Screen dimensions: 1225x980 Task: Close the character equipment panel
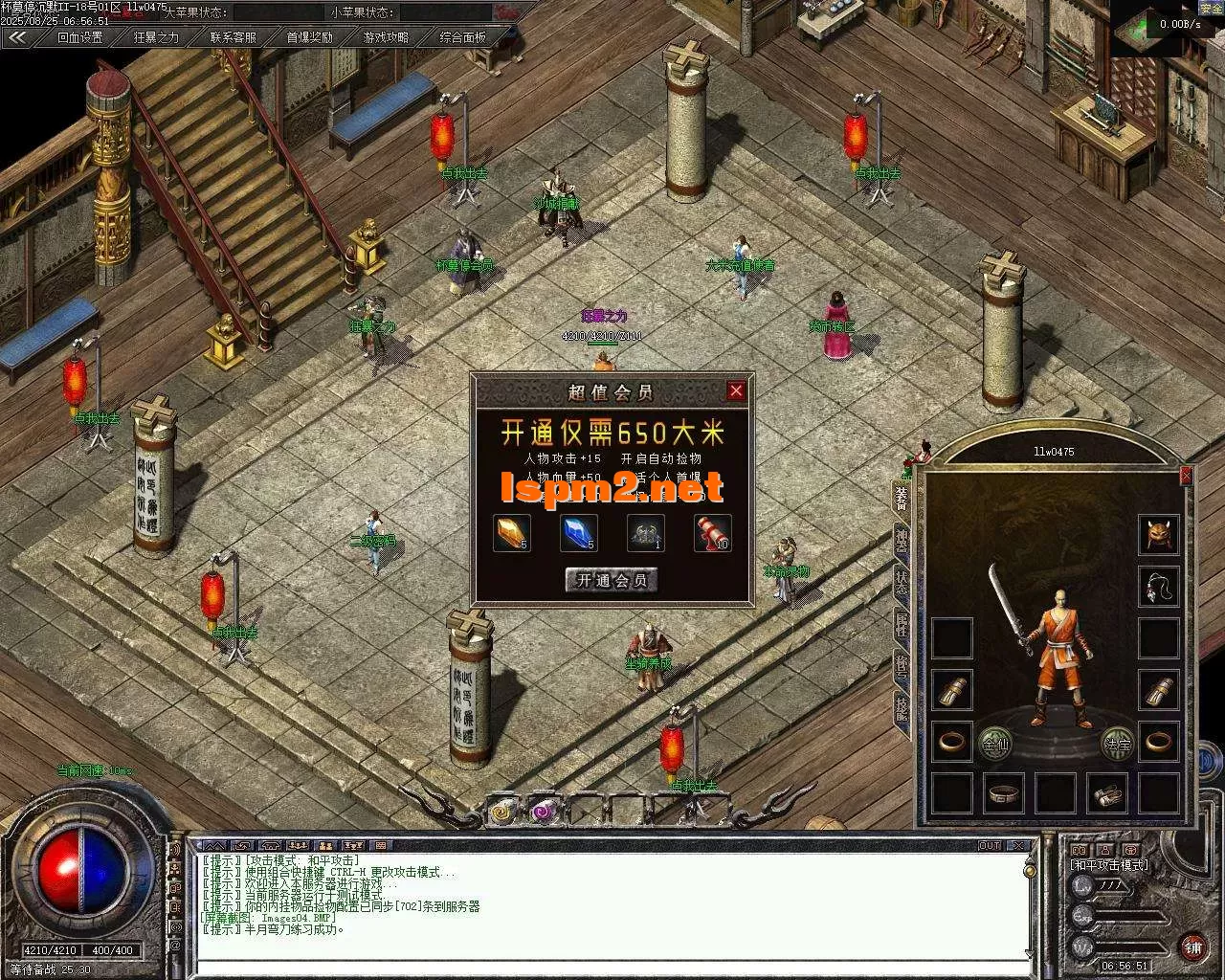coord(1187,475)
